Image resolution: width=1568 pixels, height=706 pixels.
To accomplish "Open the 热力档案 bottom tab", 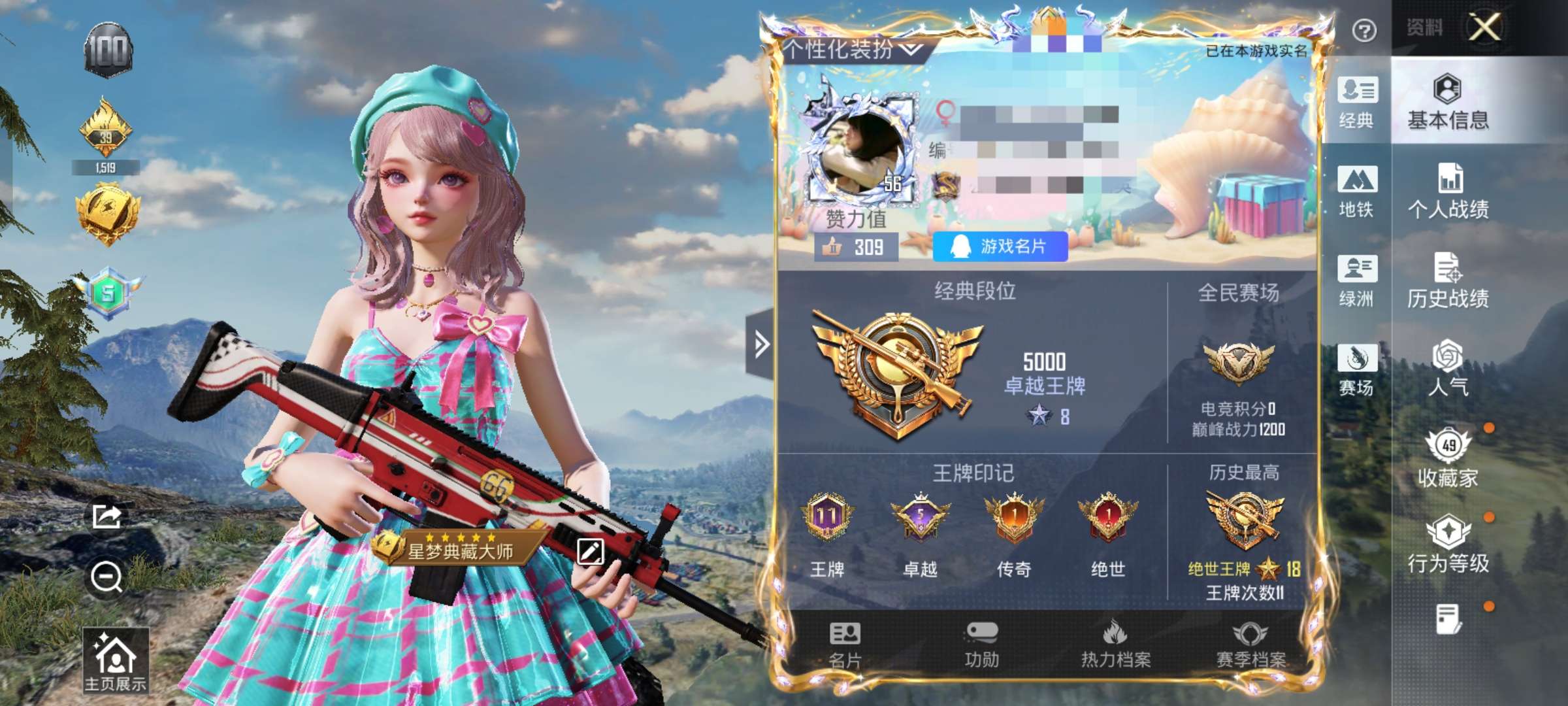I will (x=1116, y=645).
